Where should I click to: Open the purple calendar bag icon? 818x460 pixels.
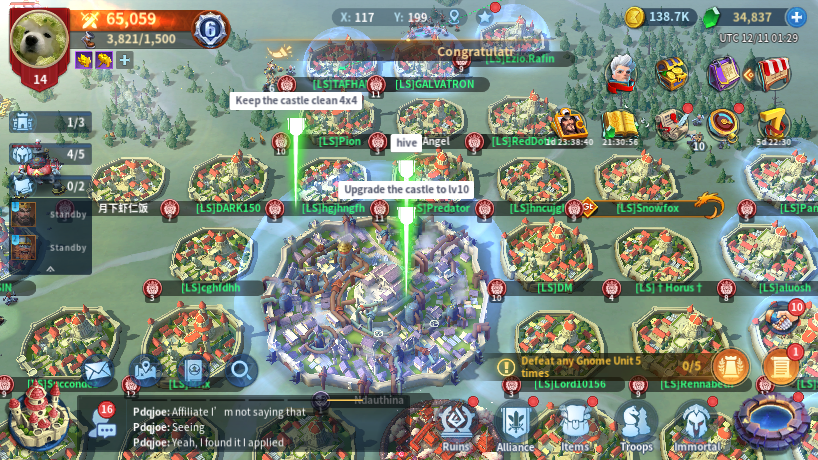click(x=722, y=72)
